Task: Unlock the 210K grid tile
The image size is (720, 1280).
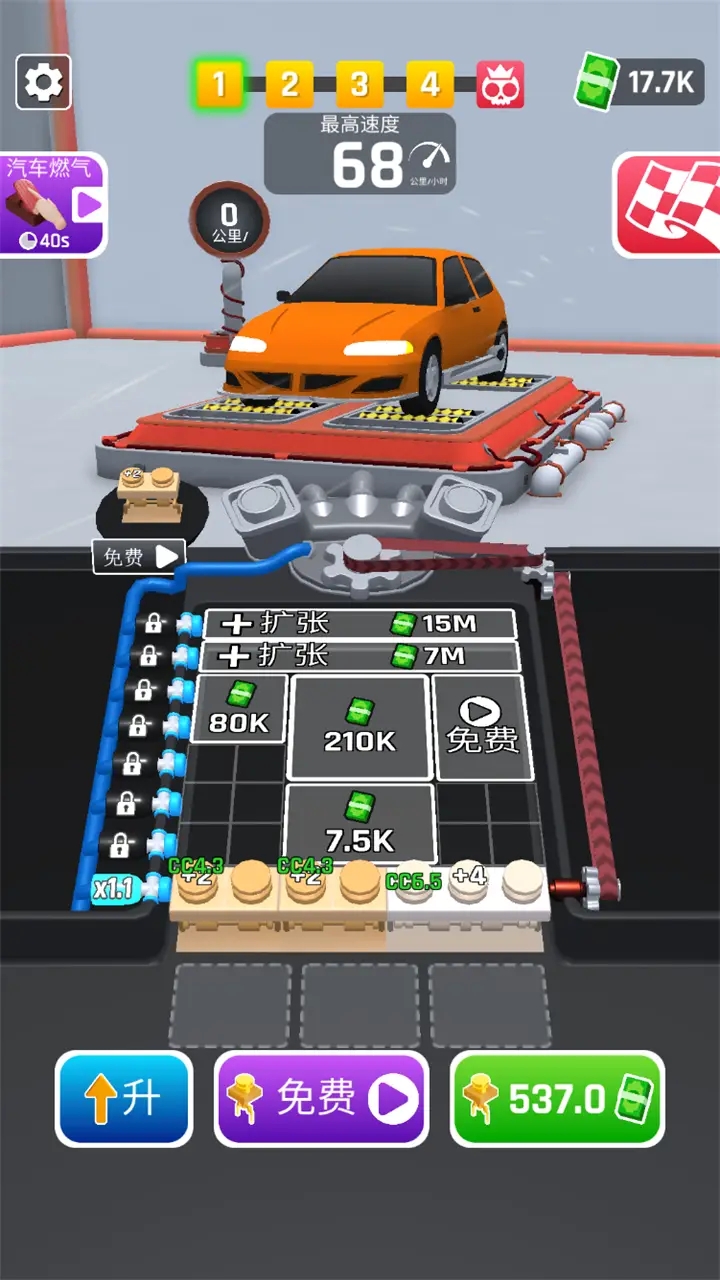Action: (x=360, y=726)
